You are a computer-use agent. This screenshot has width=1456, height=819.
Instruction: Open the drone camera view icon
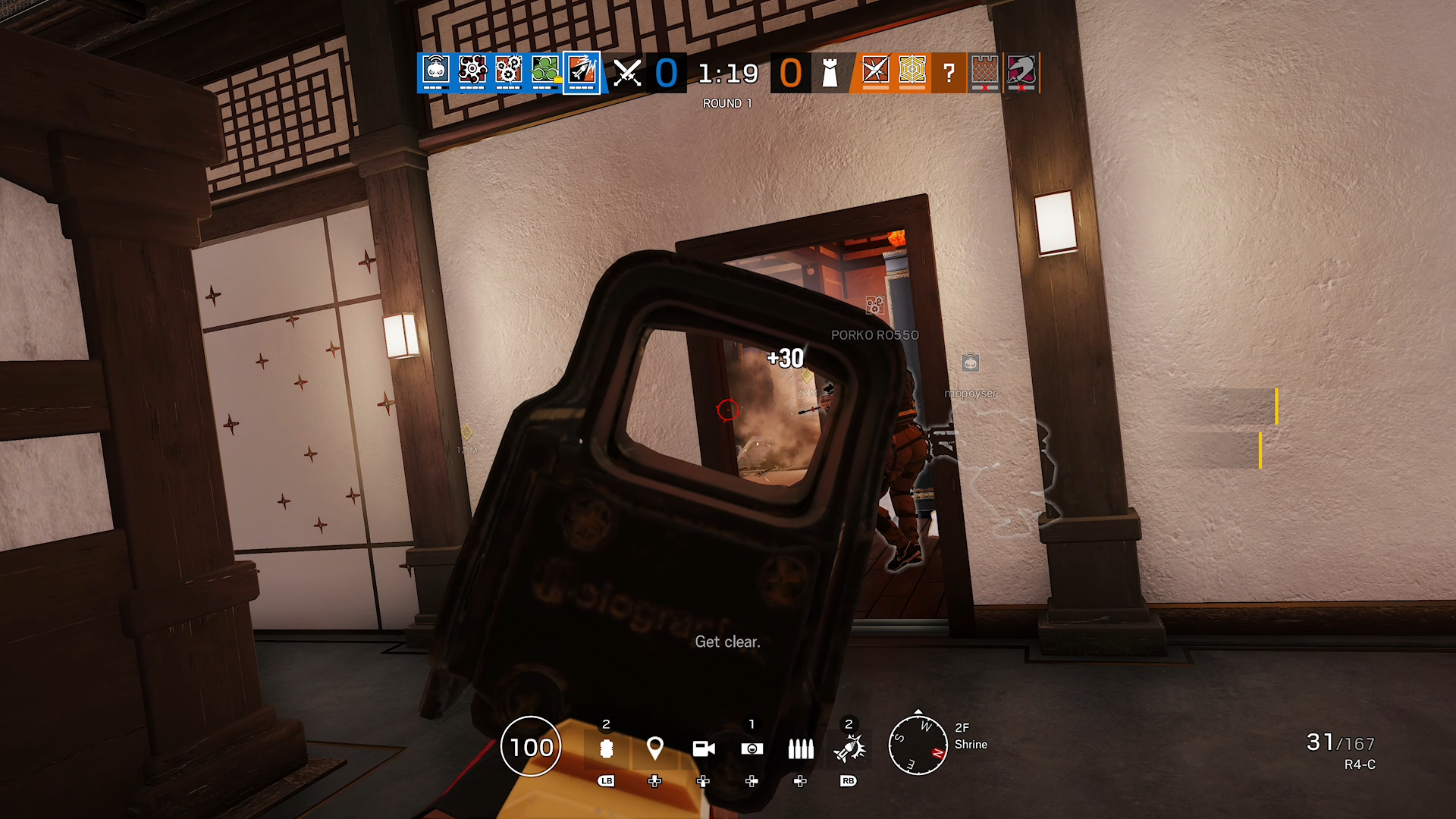(x=704, y=749)
